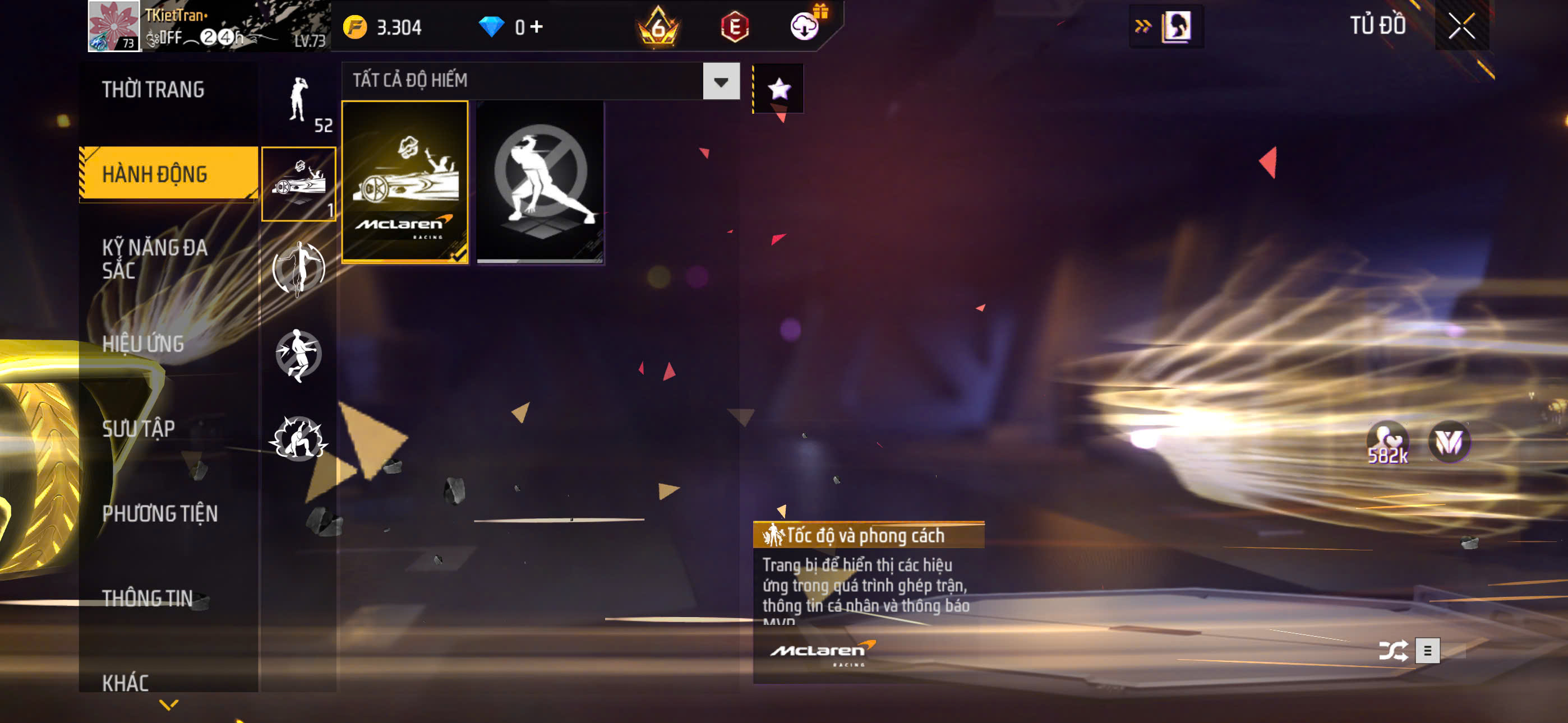
Task: Toggle the star favorites filter
Action: coord(778,89)
